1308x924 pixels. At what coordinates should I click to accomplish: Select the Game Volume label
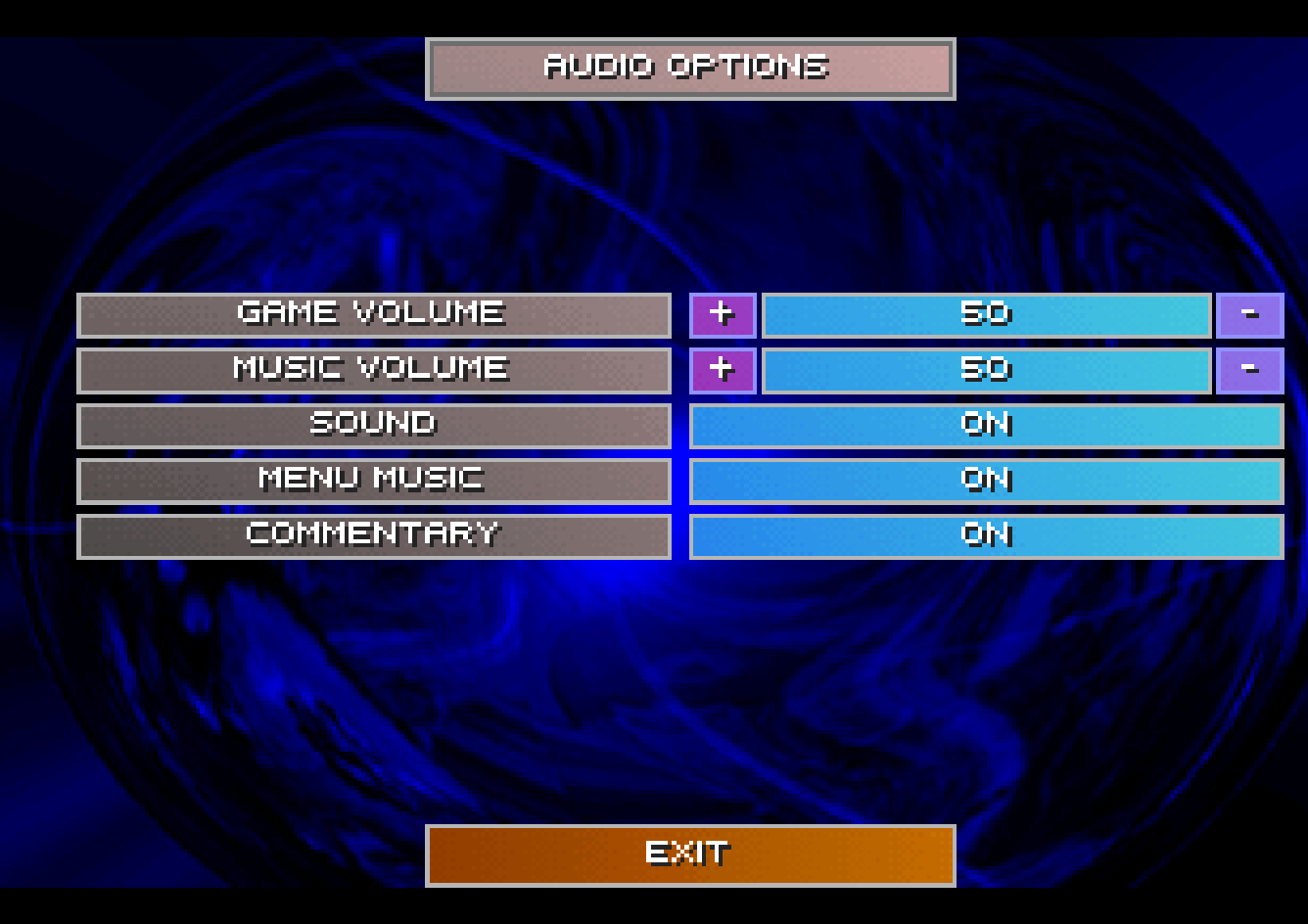click(373, 315)
